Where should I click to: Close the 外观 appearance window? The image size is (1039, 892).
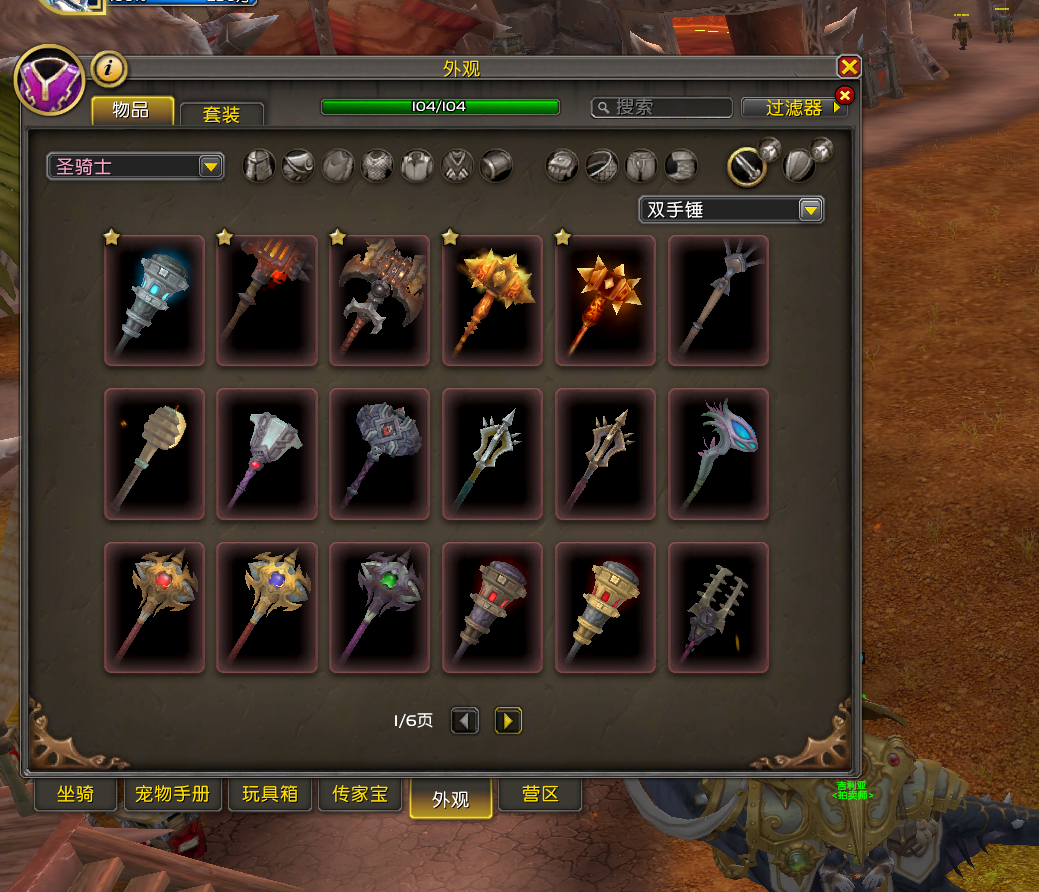coord(849,67)
